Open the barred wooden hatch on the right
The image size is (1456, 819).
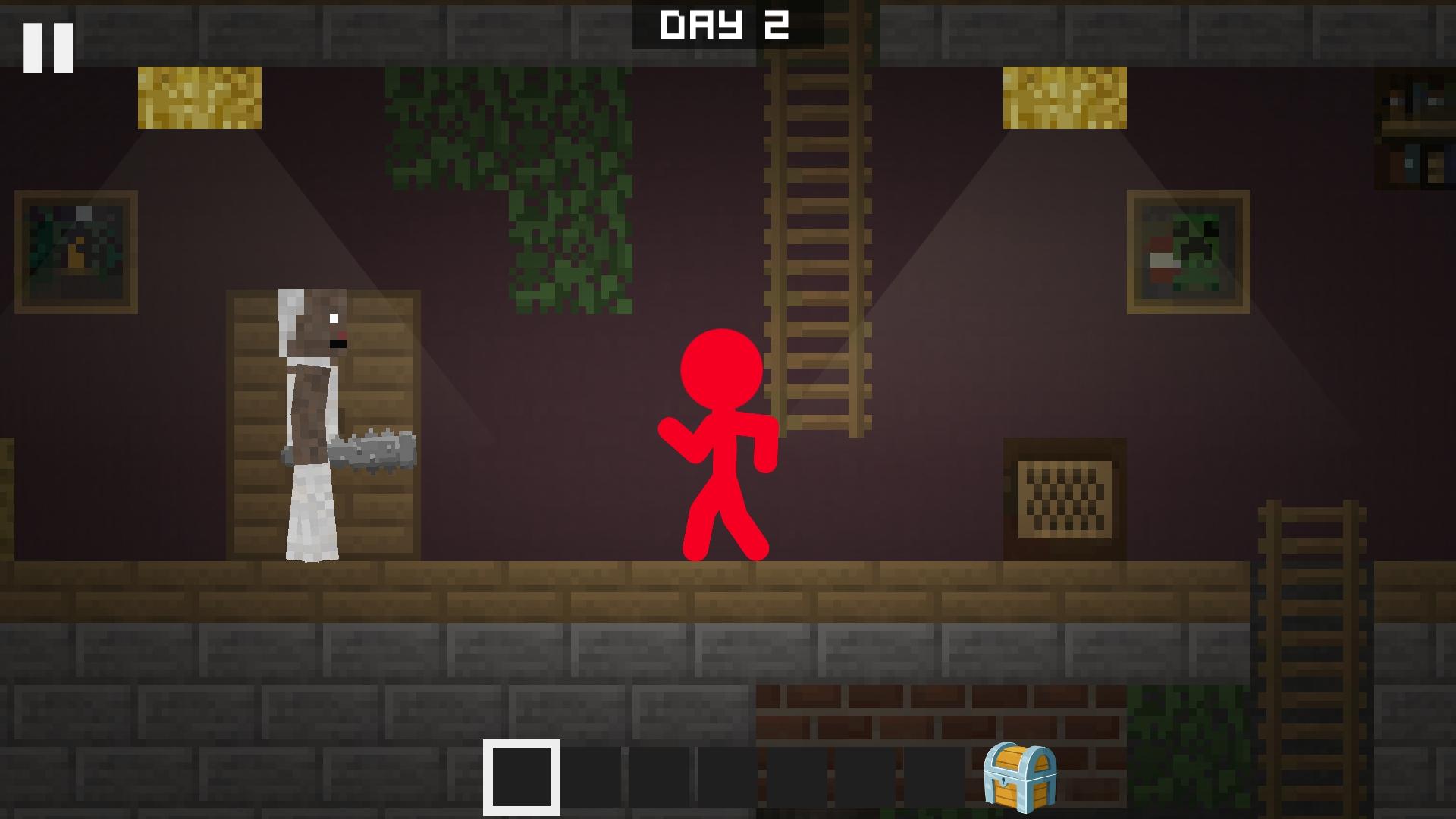(1065, 500)
